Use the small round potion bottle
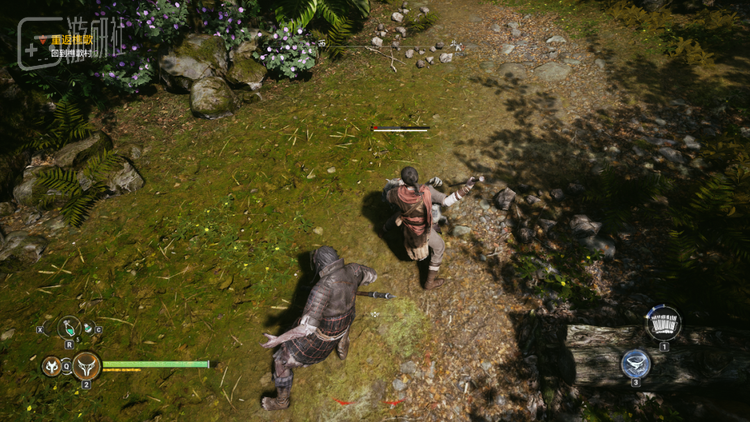The height and width of the screenshot is (422, 750). (x=89, y=328)
